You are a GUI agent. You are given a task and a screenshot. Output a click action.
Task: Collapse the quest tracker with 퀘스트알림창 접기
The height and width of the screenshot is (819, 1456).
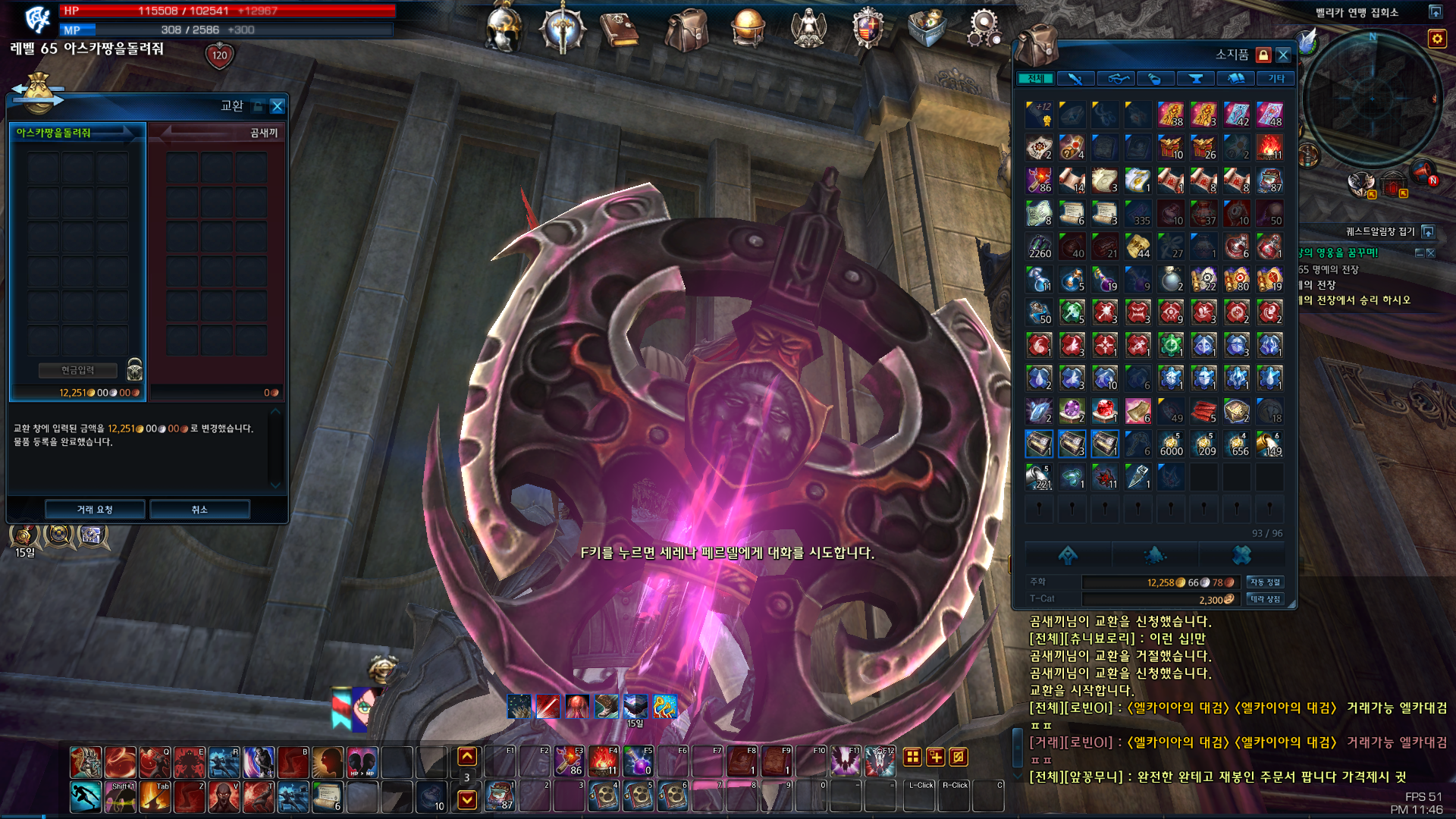(1428, 231)
